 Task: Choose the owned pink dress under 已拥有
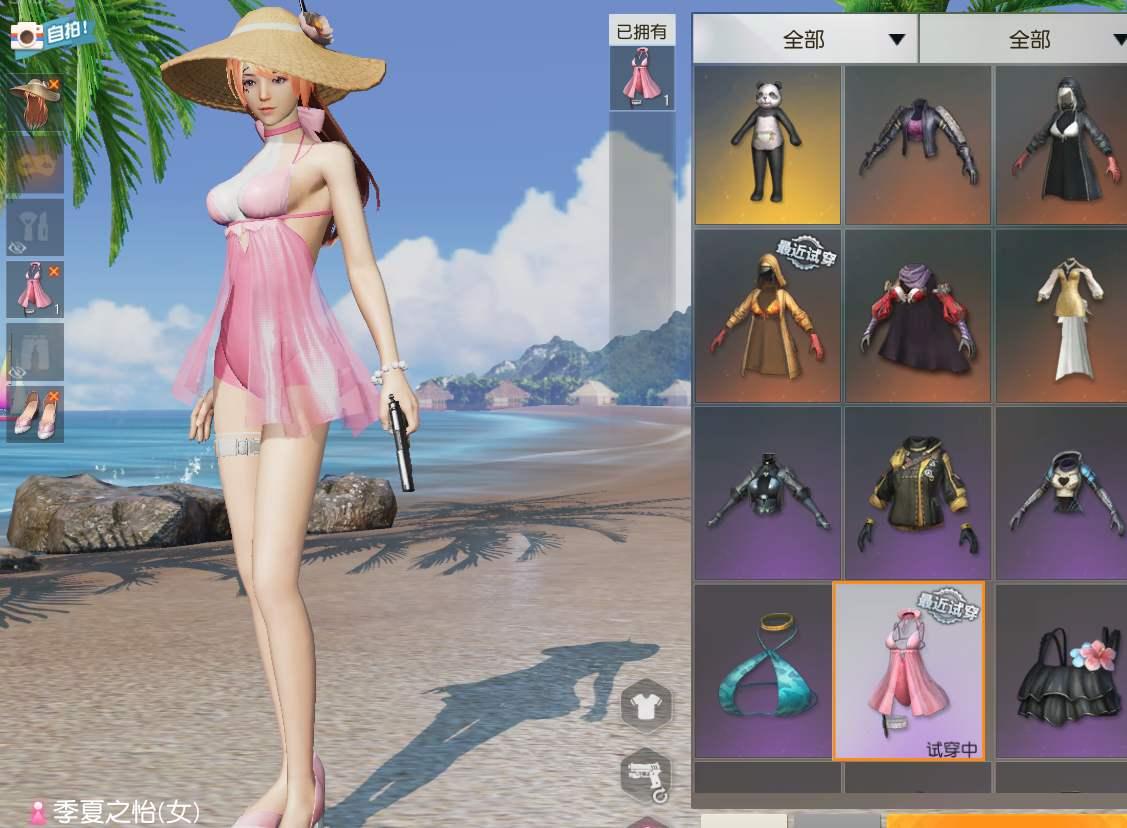(x=641, y=77)
